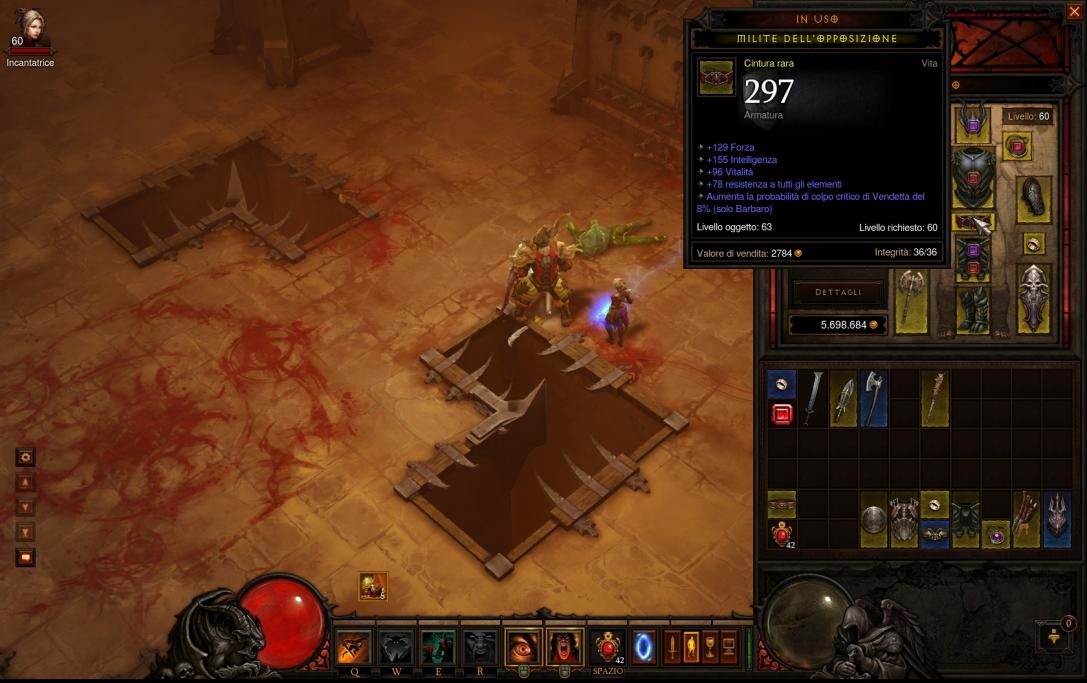The width and height of the screenshot is (1087, 683).
Task: Open the chat window button
Action: click(x=25, y=557)
